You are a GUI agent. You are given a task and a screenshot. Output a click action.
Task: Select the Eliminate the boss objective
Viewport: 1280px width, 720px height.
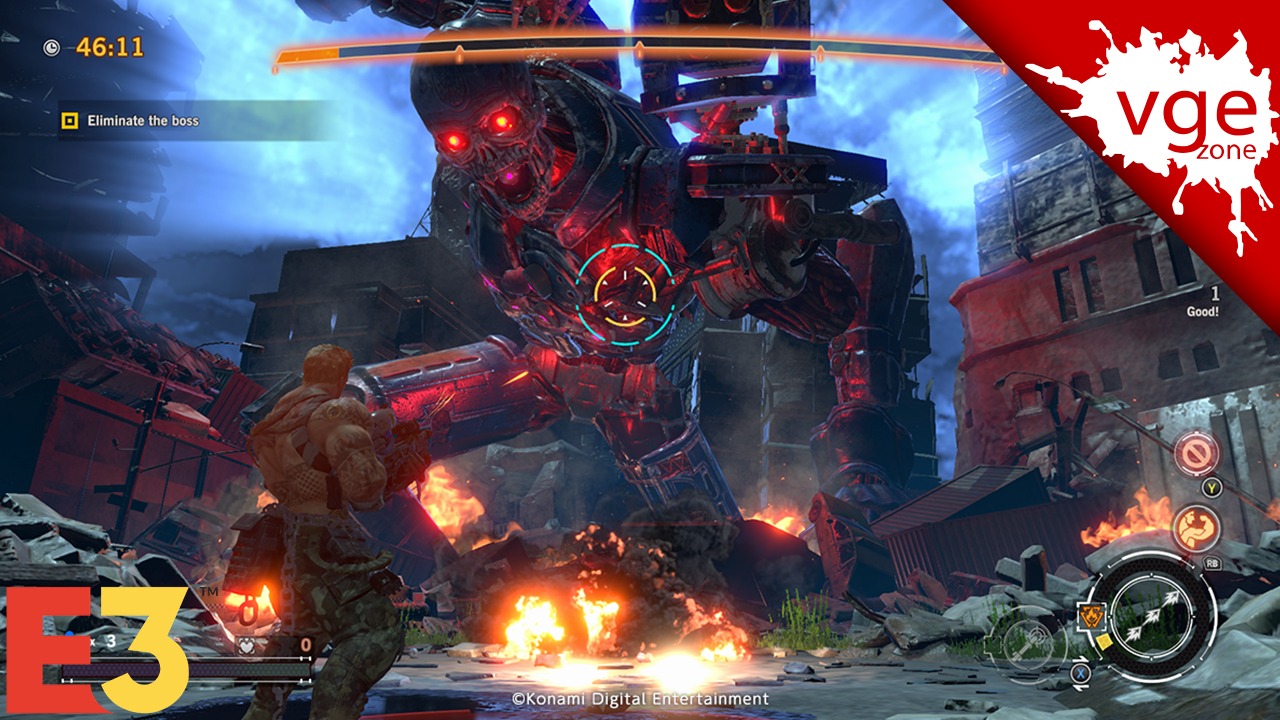pyautogui.click(x=142, y=121)
